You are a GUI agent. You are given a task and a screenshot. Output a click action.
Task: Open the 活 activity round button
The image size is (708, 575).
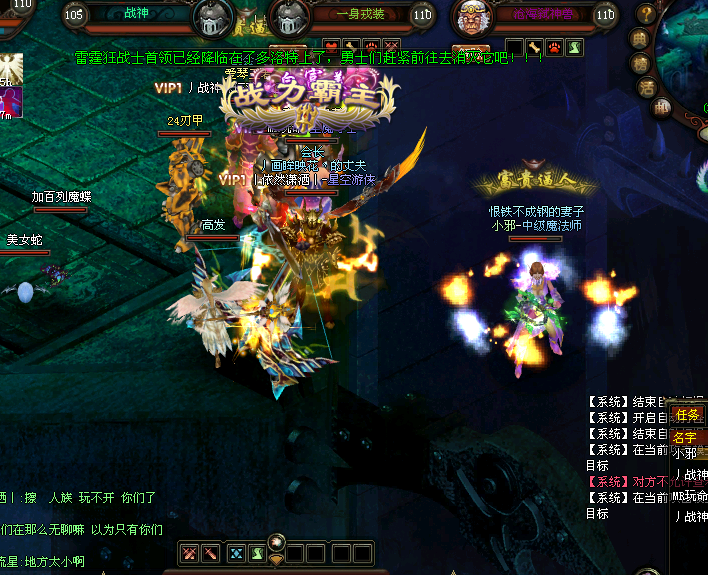[647, 87]
